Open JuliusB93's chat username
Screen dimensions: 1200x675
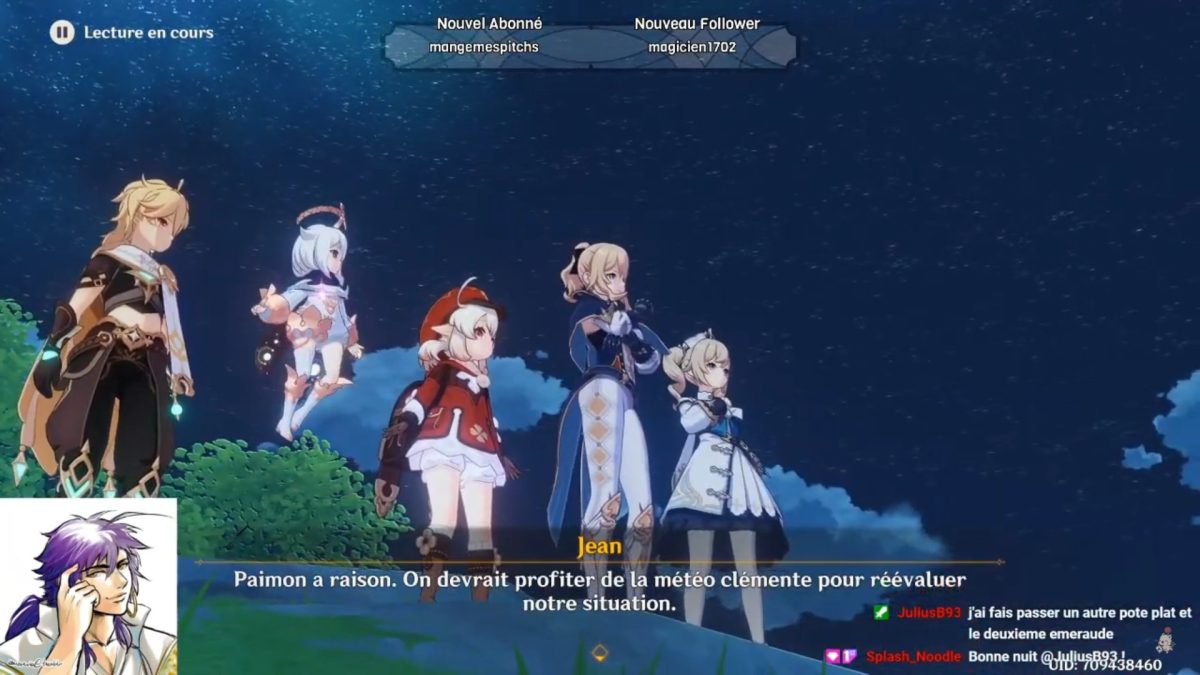929,612
